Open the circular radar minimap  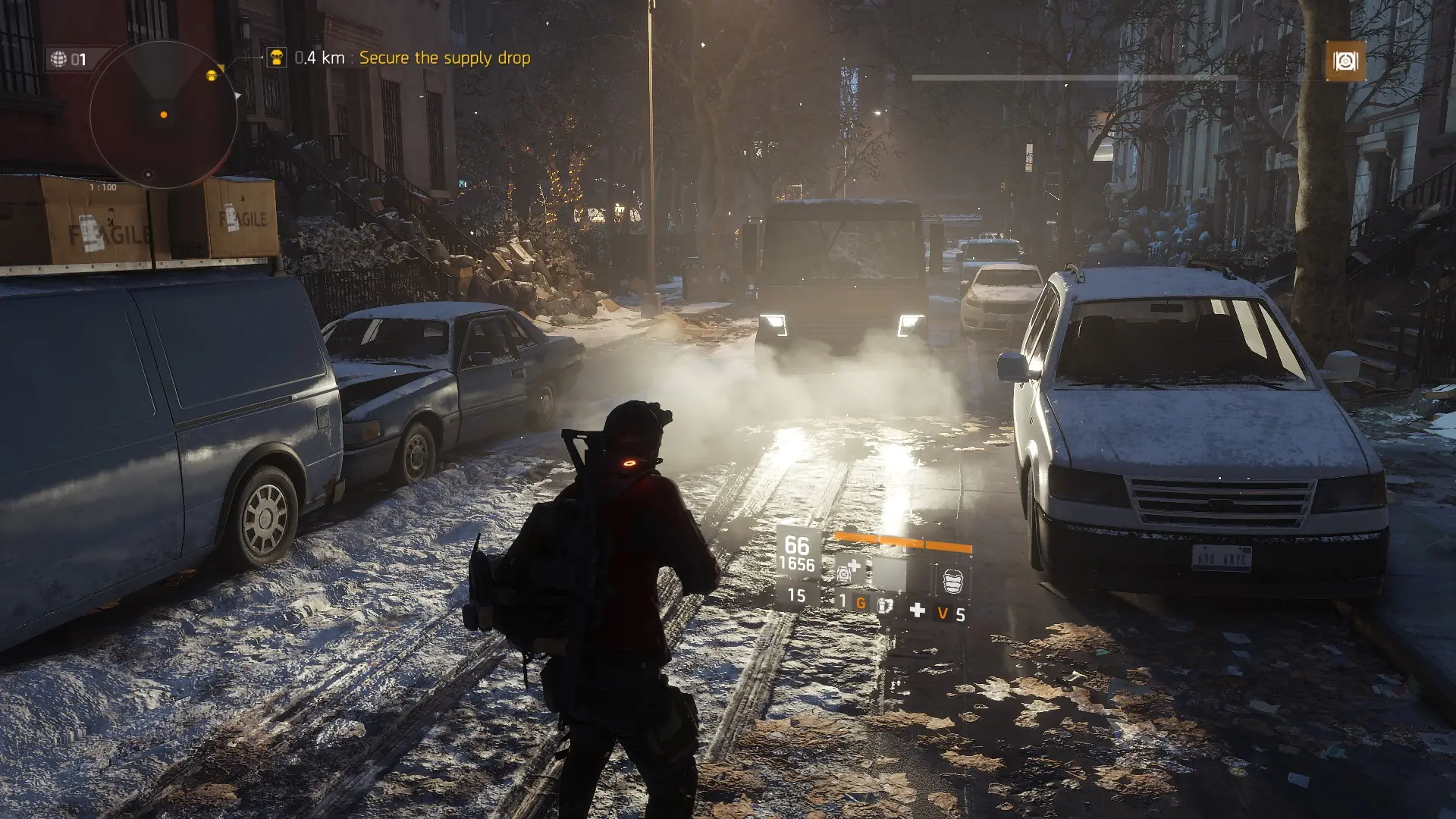pyautogui.click(x=163, y=115)
